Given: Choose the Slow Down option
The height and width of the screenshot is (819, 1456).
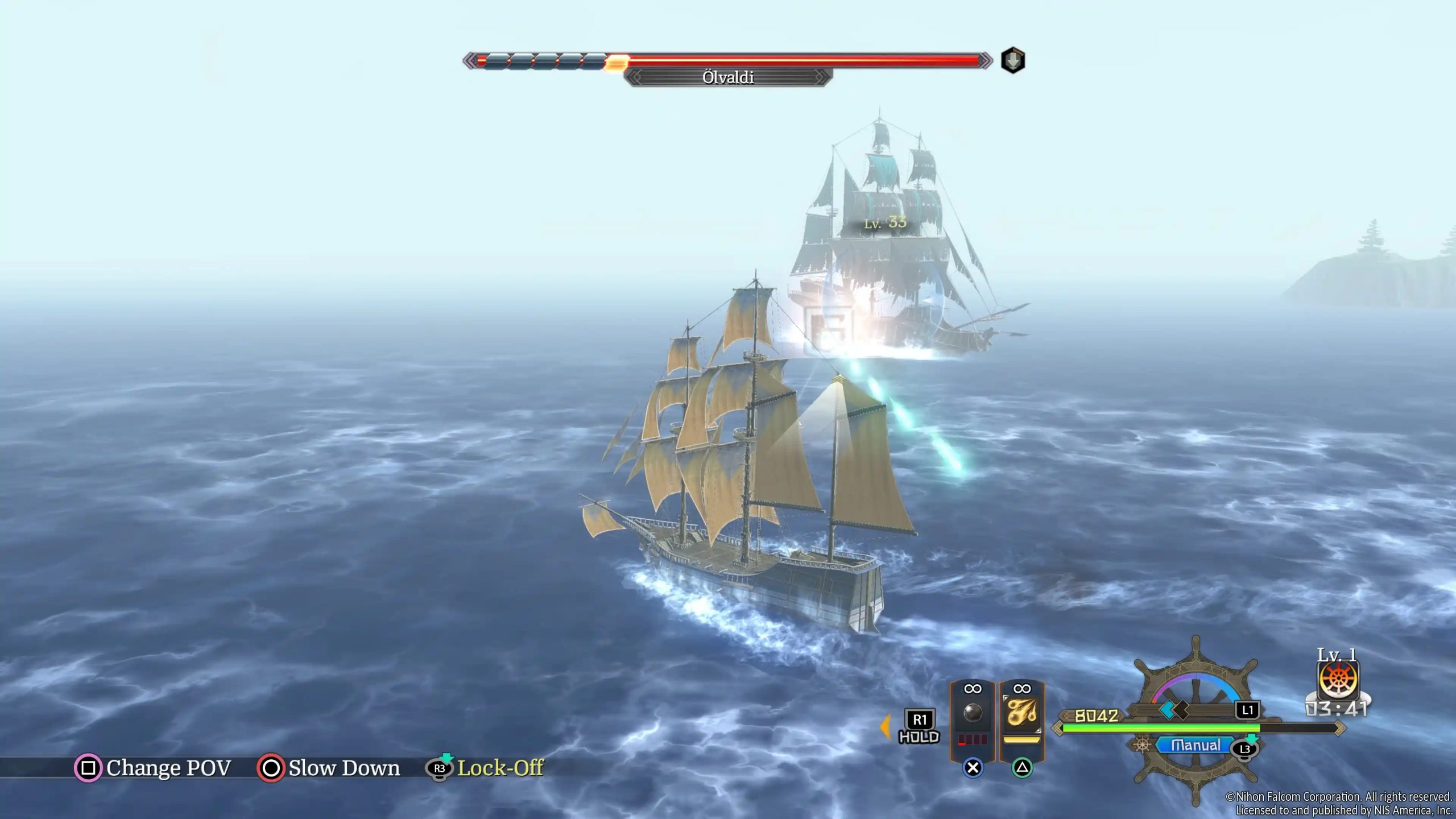Looking at the screenshot, I should pos(344,768).
